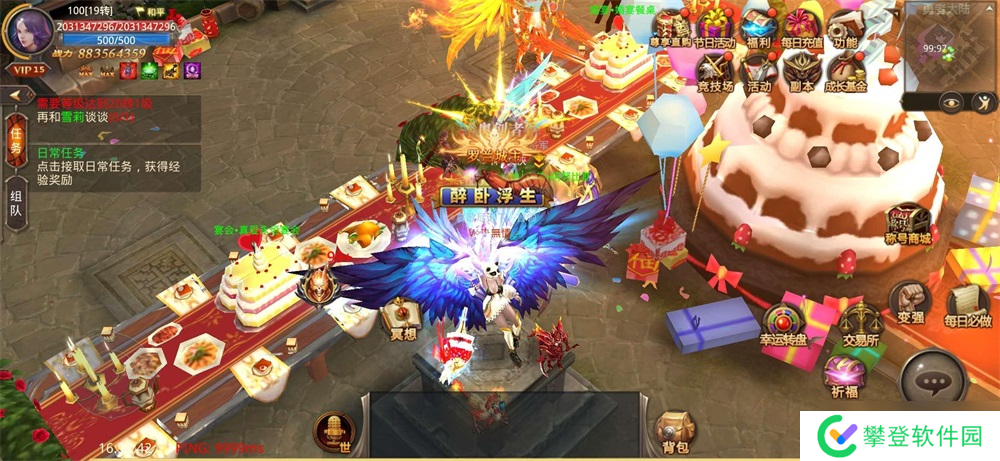Open the 副本 dungeon menu
This screenshot has width=1000, height=461.
tap(802, 70)
